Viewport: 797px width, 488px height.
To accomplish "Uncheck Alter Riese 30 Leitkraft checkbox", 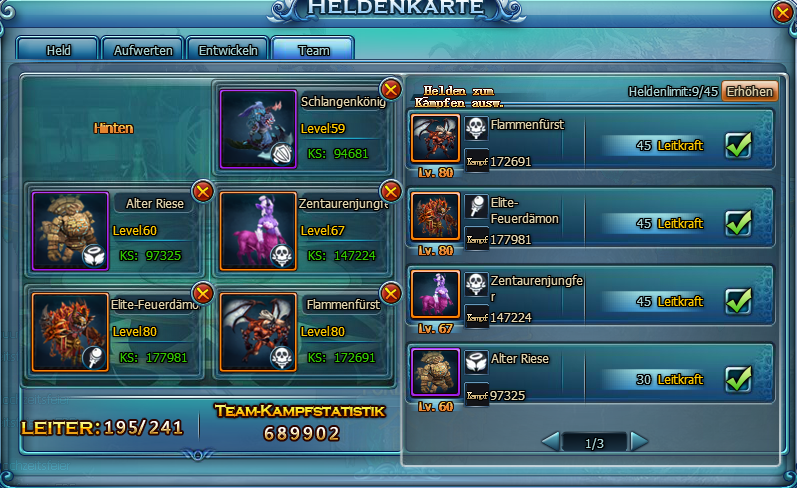I will [x=739, y=379].
